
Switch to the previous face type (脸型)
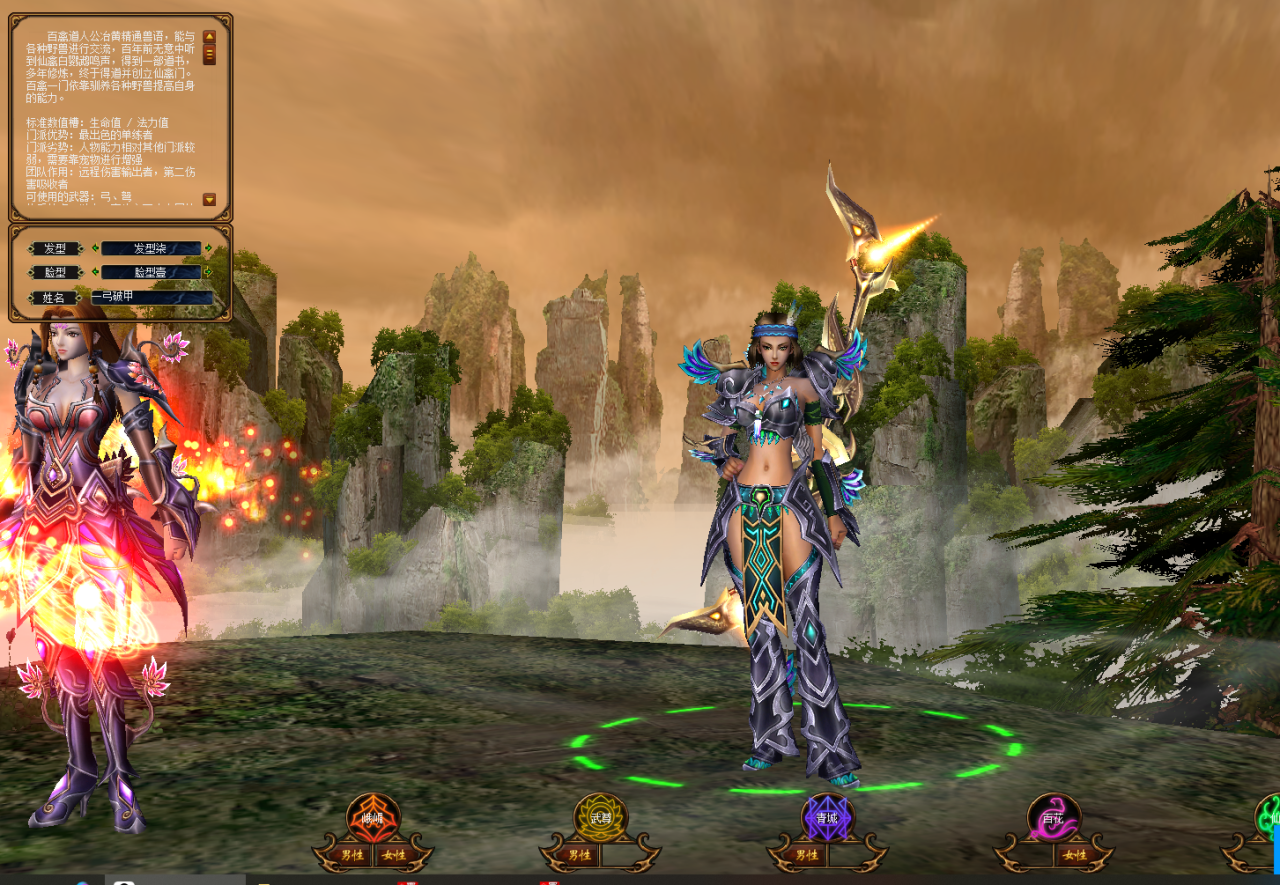click(x=95, y=272)
